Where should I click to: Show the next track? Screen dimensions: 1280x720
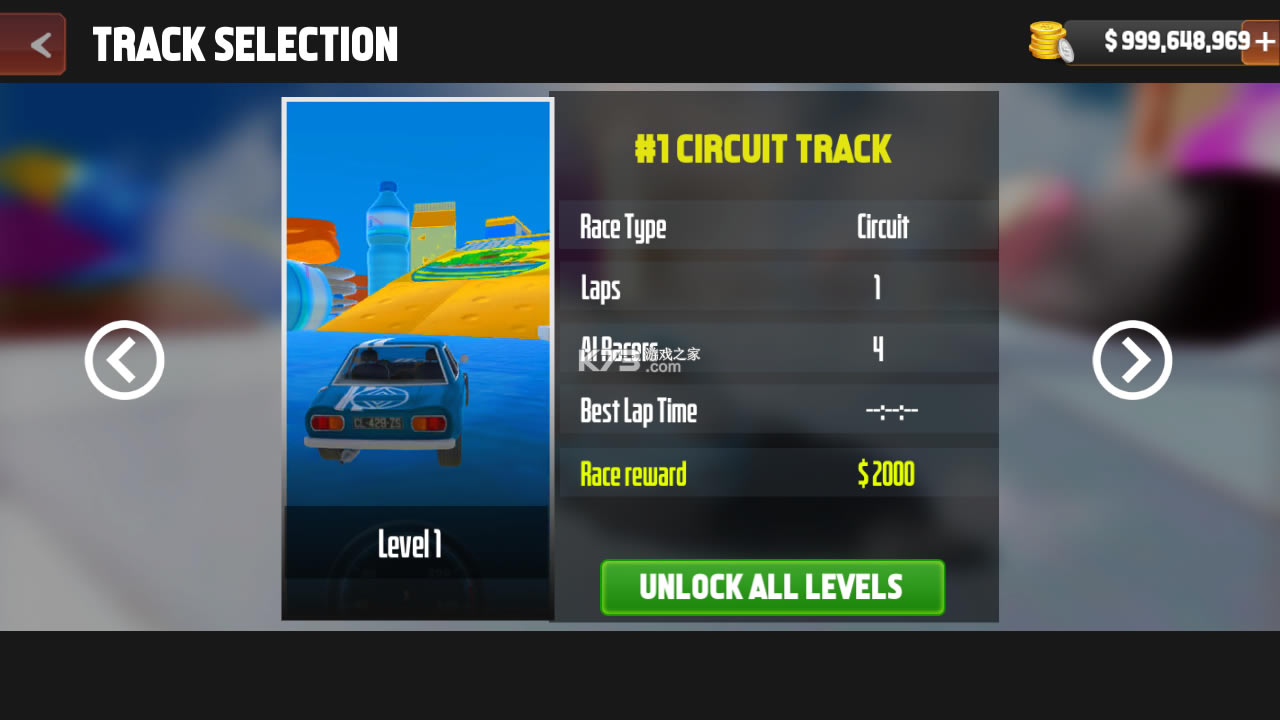pos(1132,360)
